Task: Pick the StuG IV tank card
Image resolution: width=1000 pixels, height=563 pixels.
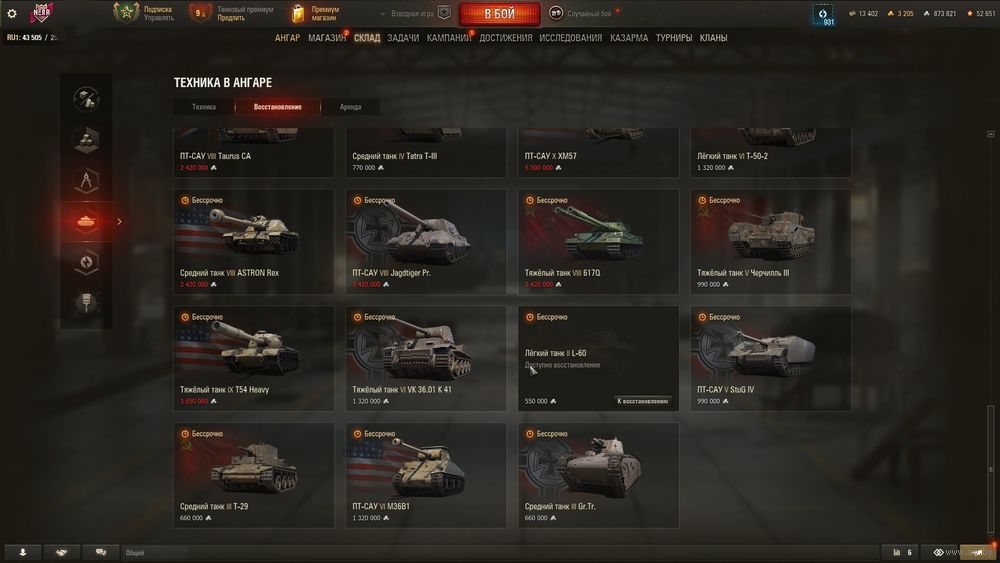Action: [771, 358]
